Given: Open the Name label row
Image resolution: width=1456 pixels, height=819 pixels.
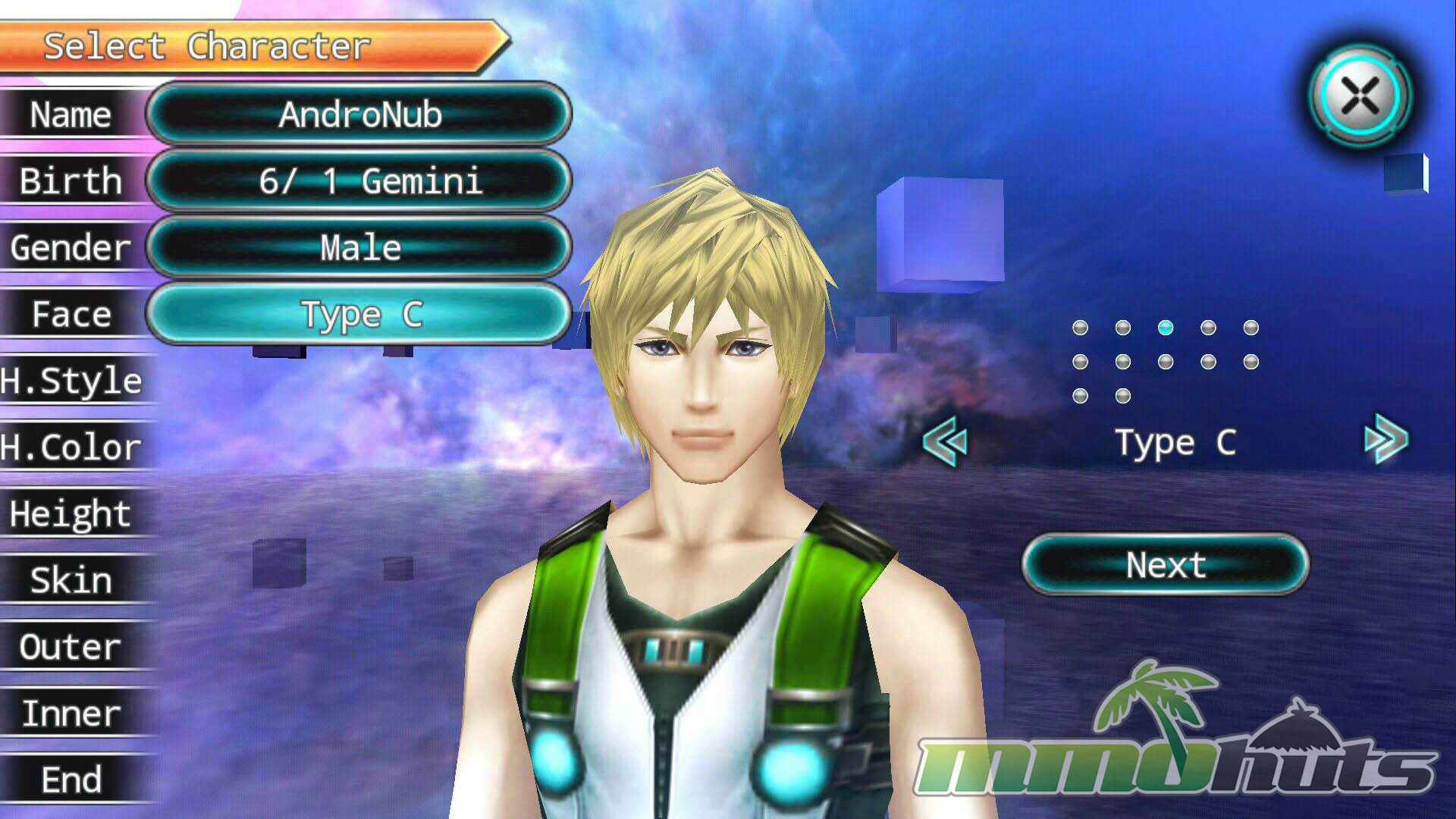Looking at the screenshot, I should 71,115.
